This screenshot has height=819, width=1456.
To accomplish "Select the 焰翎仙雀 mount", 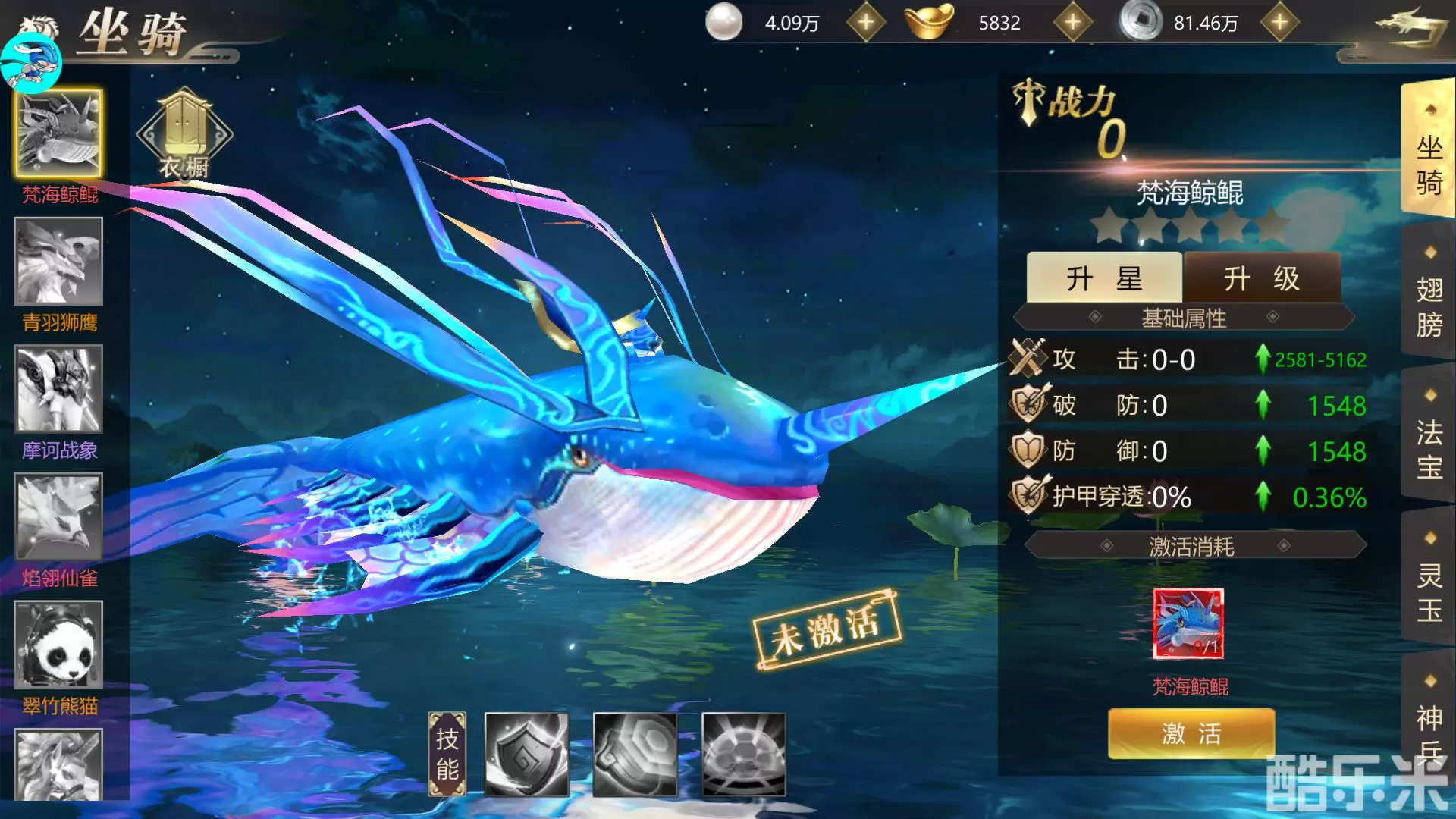I will tap(58, 516).
